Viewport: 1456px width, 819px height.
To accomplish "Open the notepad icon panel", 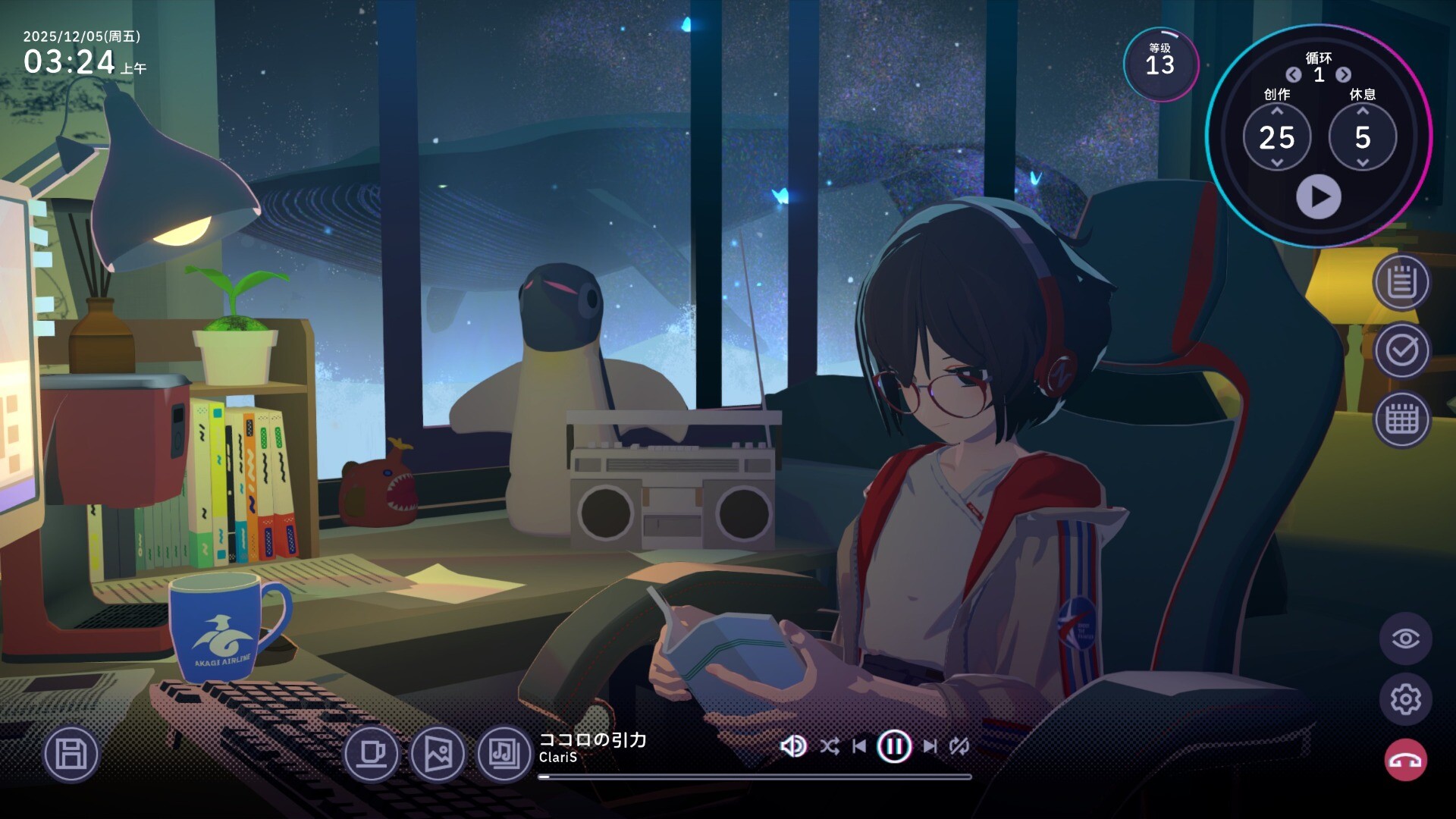I will point(1401,283).
